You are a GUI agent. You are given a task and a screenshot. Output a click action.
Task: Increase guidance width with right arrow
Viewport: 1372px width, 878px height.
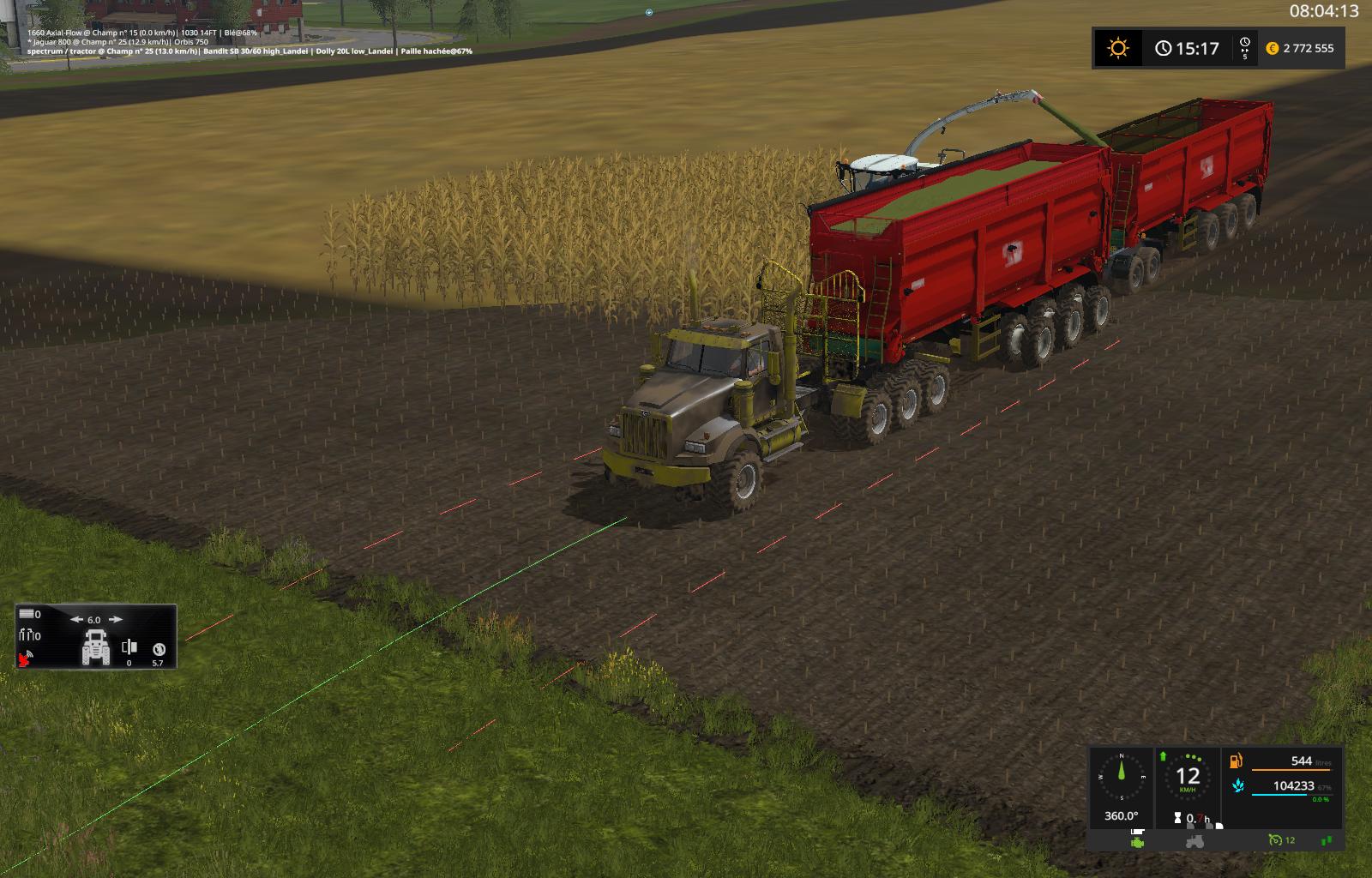116,619
